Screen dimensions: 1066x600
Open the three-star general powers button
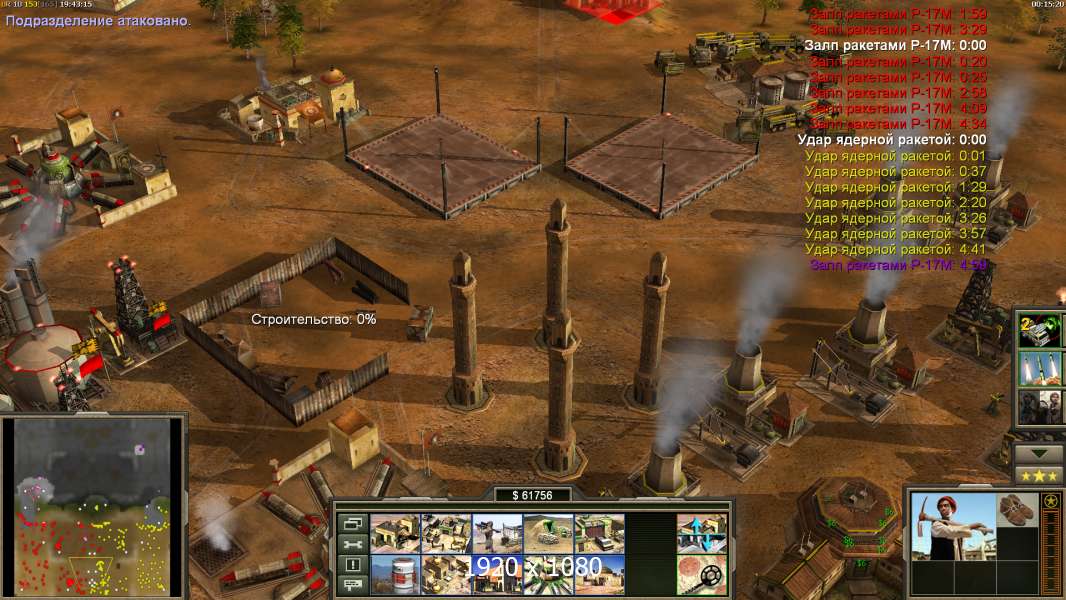(1038, 475)
